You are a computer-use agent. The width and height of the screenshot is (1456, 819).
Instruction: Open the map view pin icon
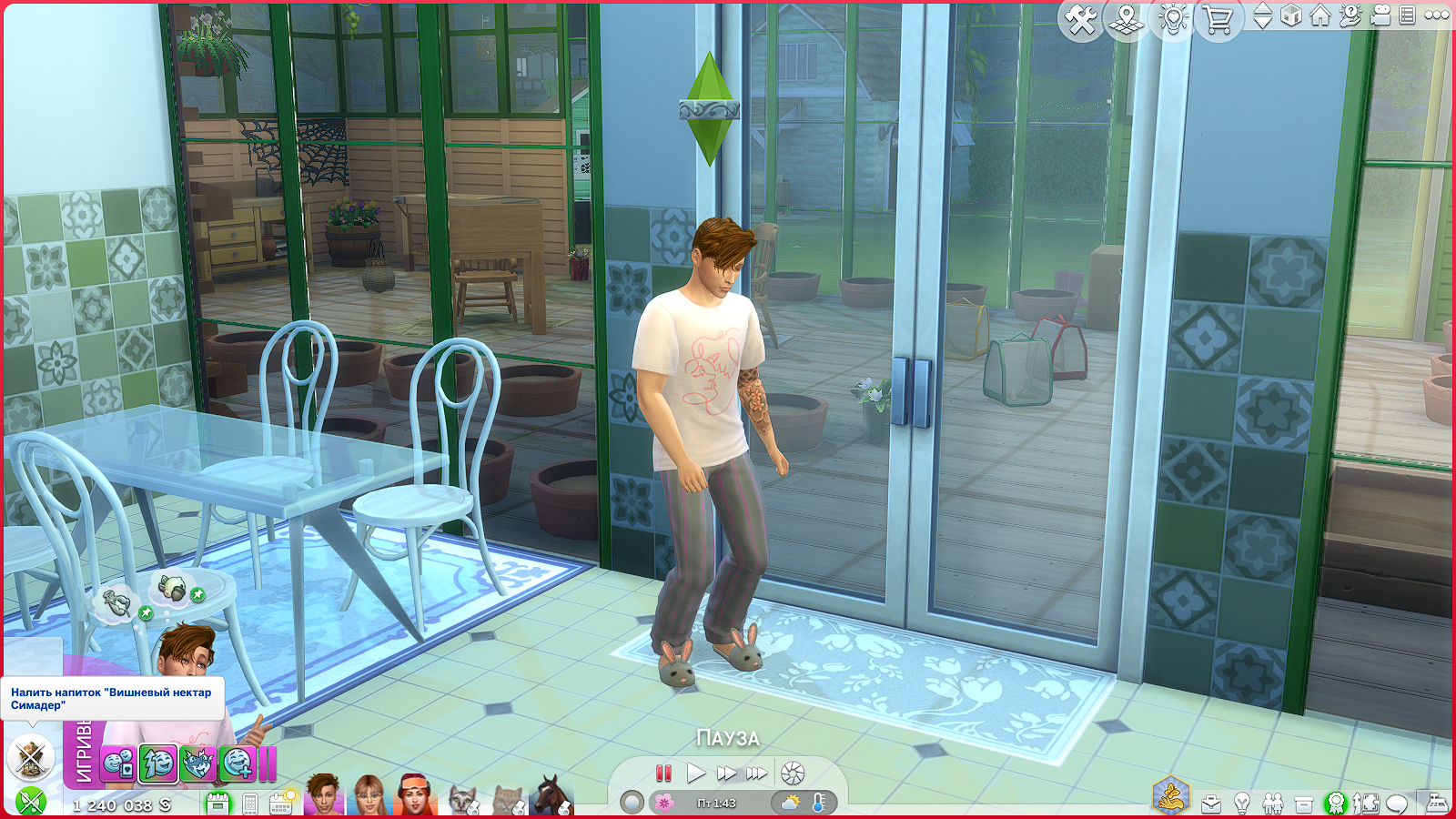point(1127,19)
